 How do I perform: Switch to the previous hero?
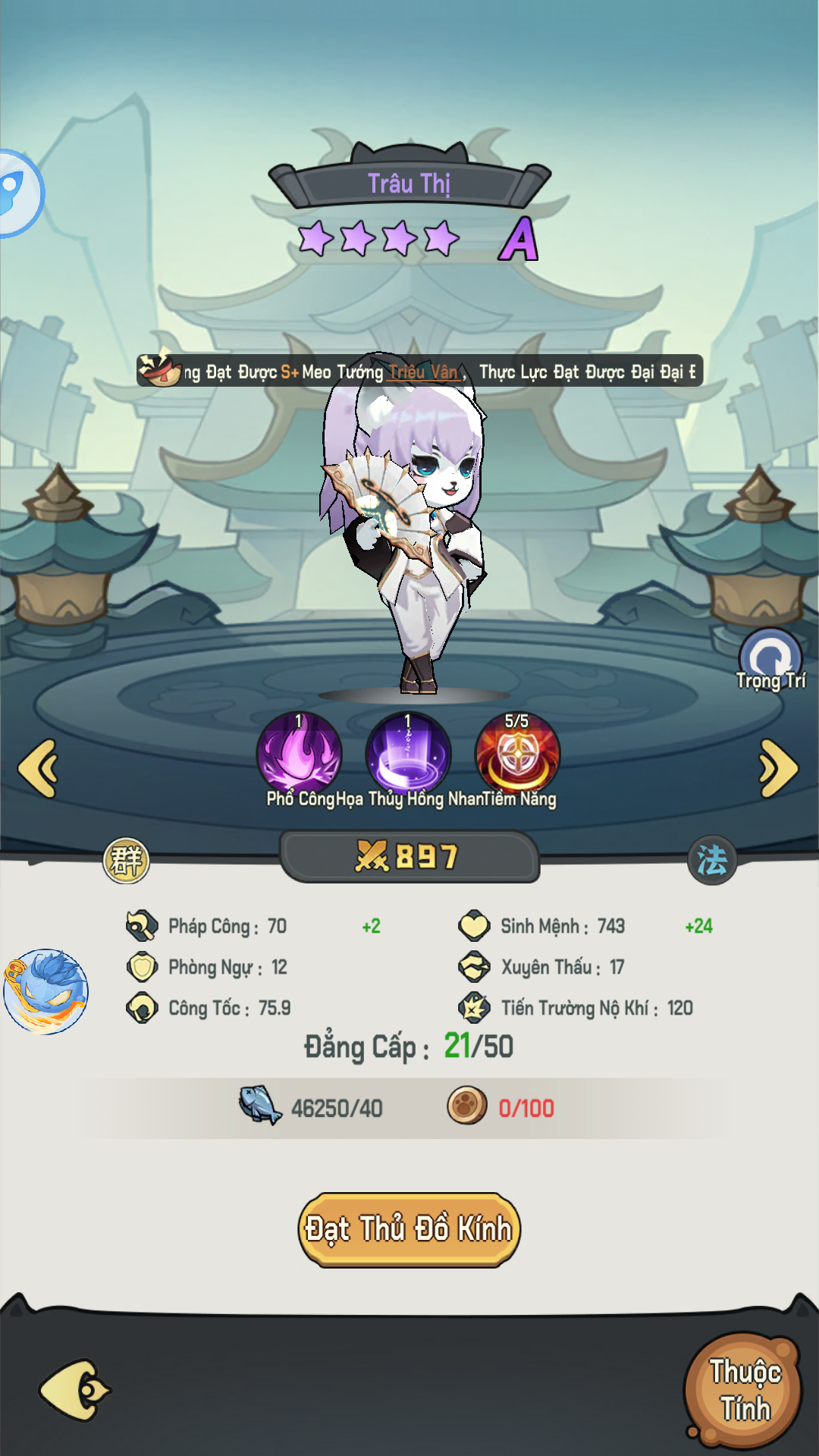[39, 768]
